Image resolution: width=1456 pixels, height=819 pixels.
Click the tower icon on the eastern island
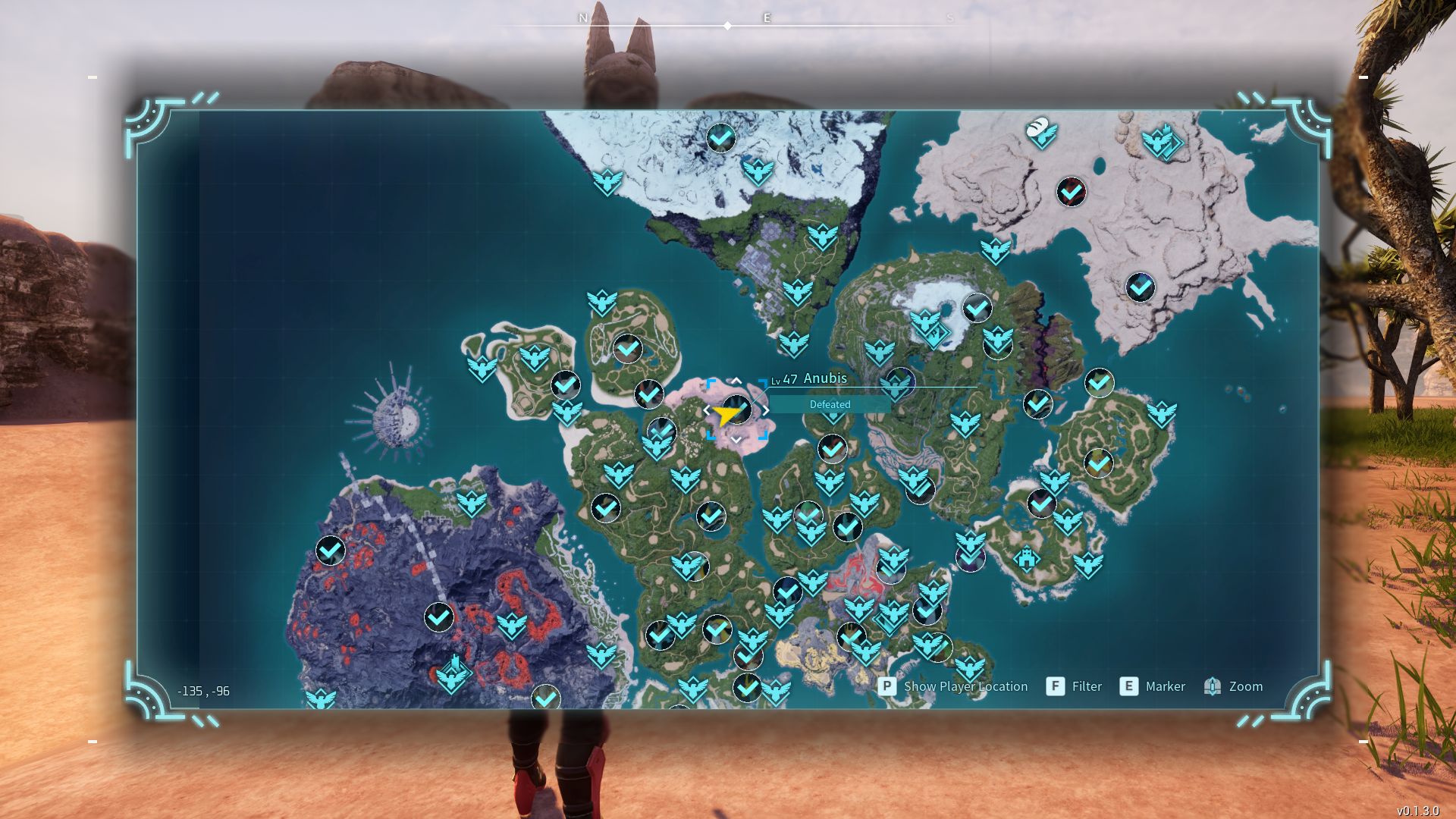click(1027, 560)
